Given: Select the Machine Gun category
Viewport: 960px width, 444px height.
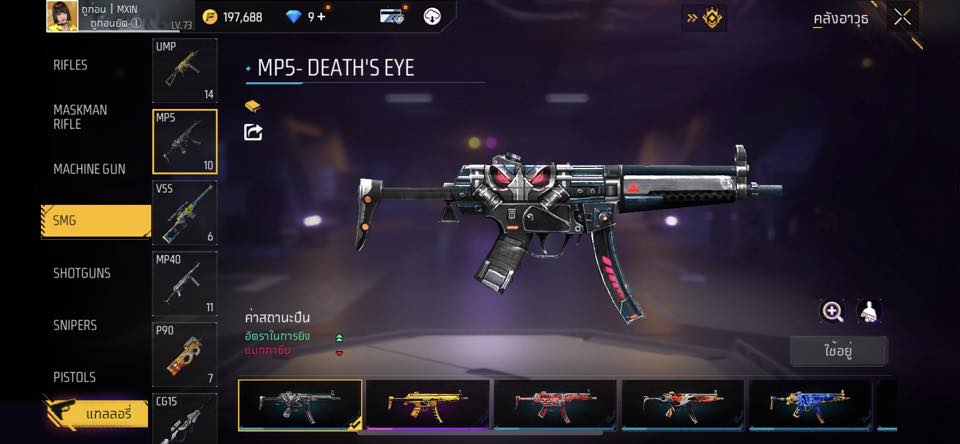Looking at the screenshot, I should [x=89, y=169].
